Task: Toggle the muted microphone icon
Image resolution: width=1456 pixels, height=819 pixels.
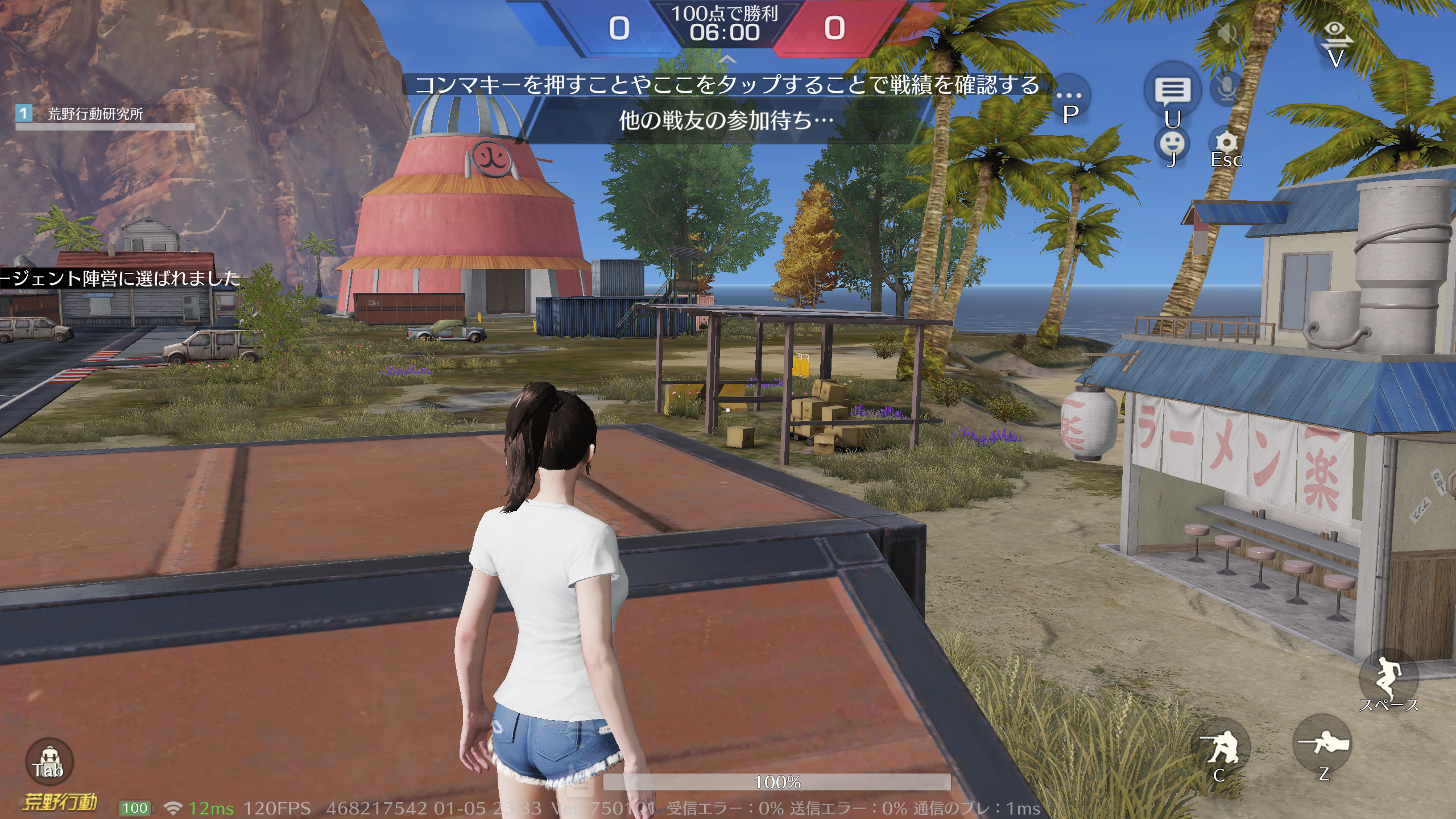Action: (1227, 89)
